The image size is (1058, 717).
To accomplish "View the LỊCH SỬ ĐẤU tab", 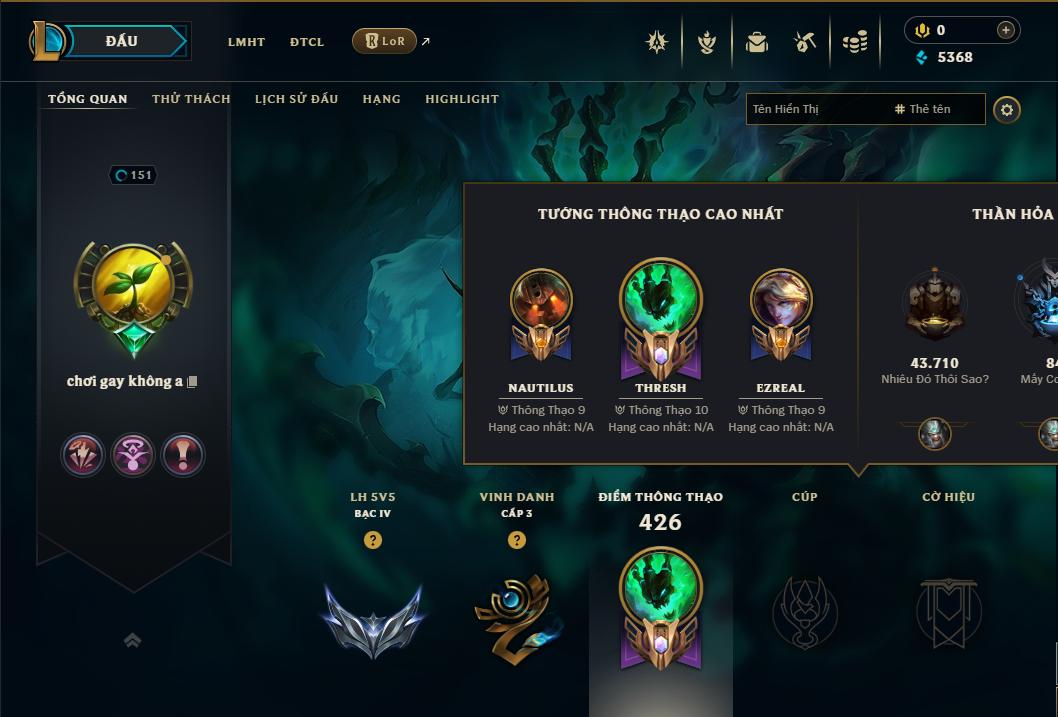I will click(x=296, y=99).
